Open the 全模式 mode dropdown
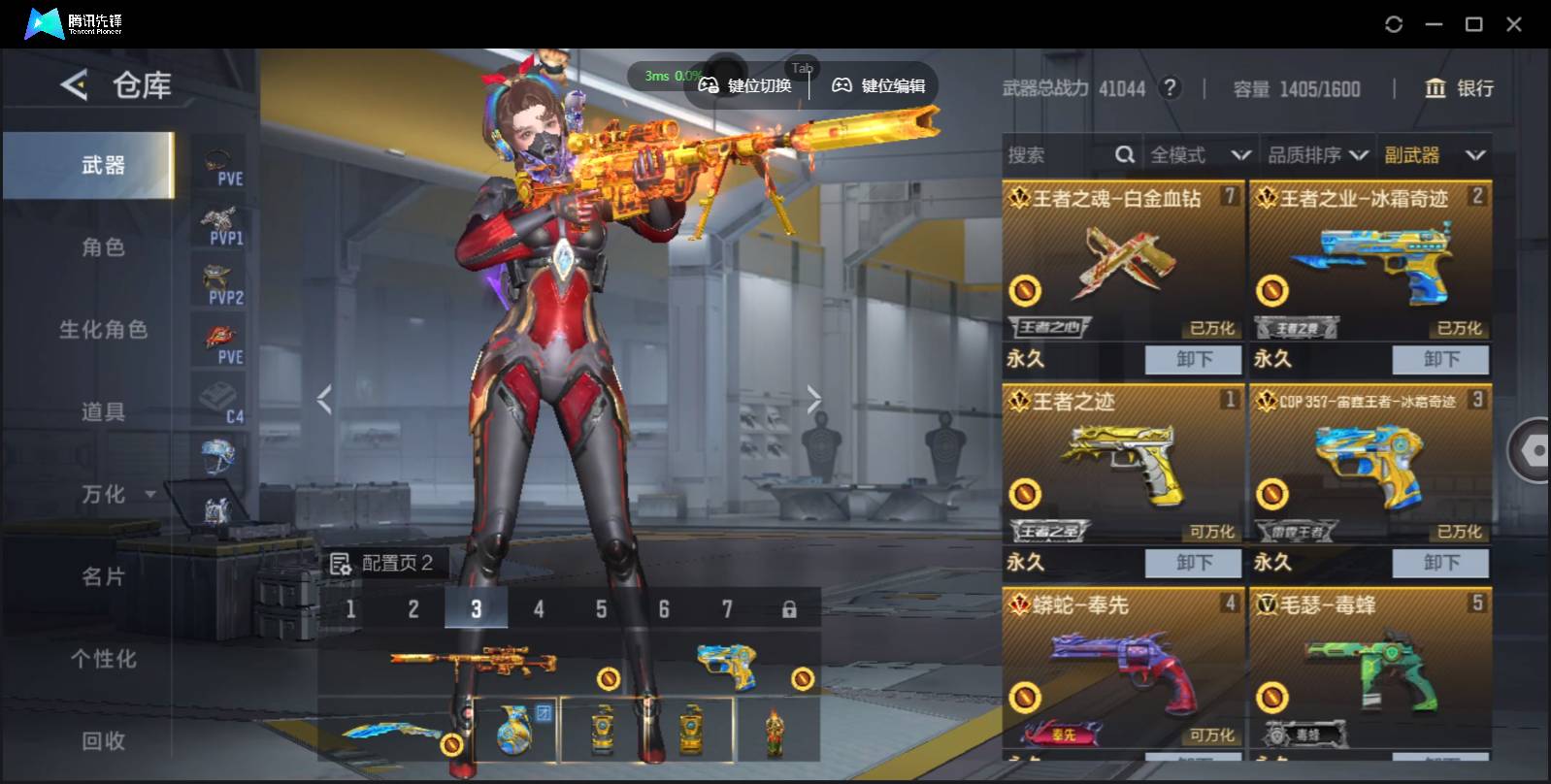This screenshot has width=1551, height=784. pos(1200,155)
